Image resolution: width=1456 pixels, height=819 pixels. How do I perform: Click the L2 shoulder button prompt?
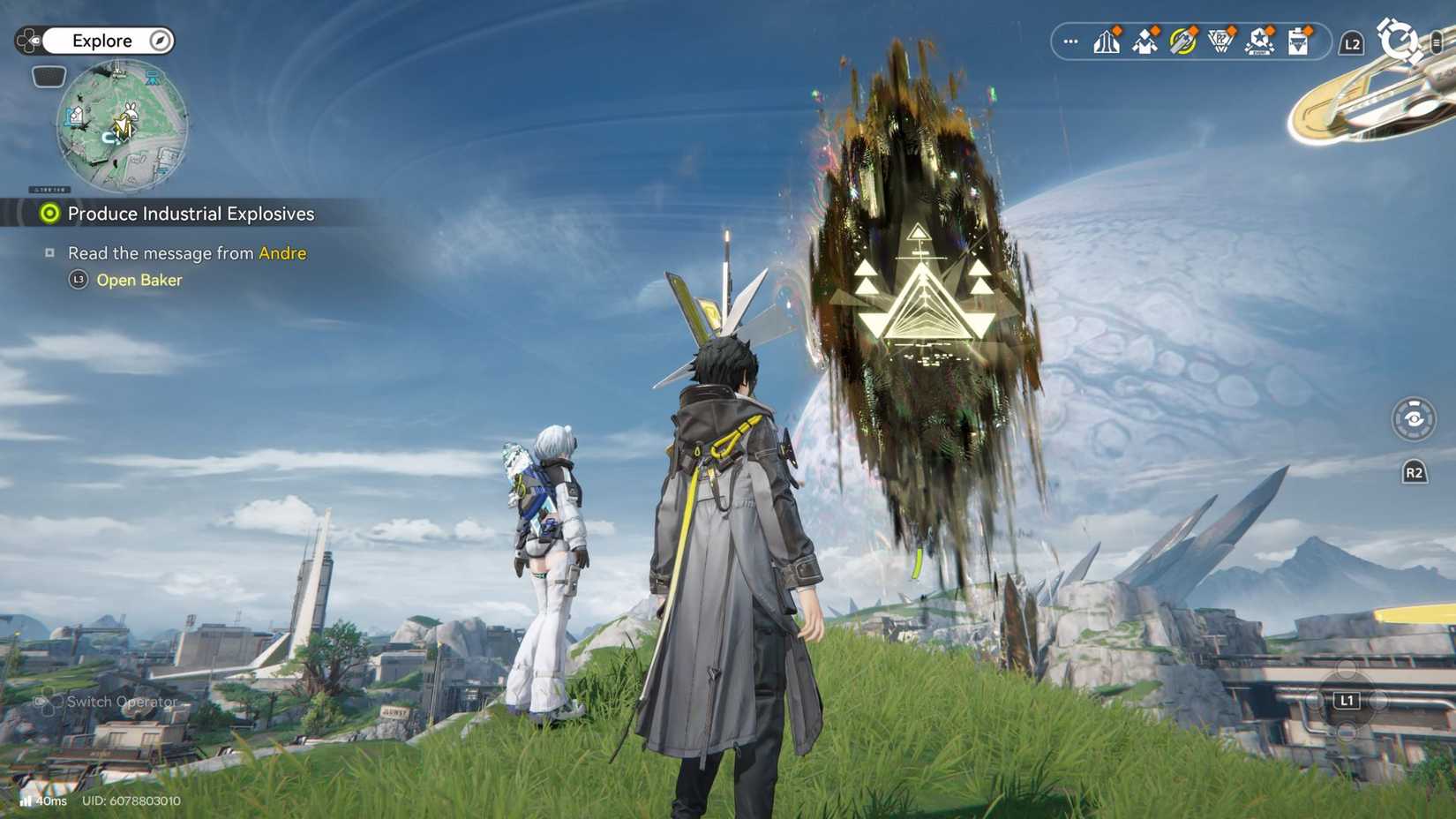(1351, 42)
